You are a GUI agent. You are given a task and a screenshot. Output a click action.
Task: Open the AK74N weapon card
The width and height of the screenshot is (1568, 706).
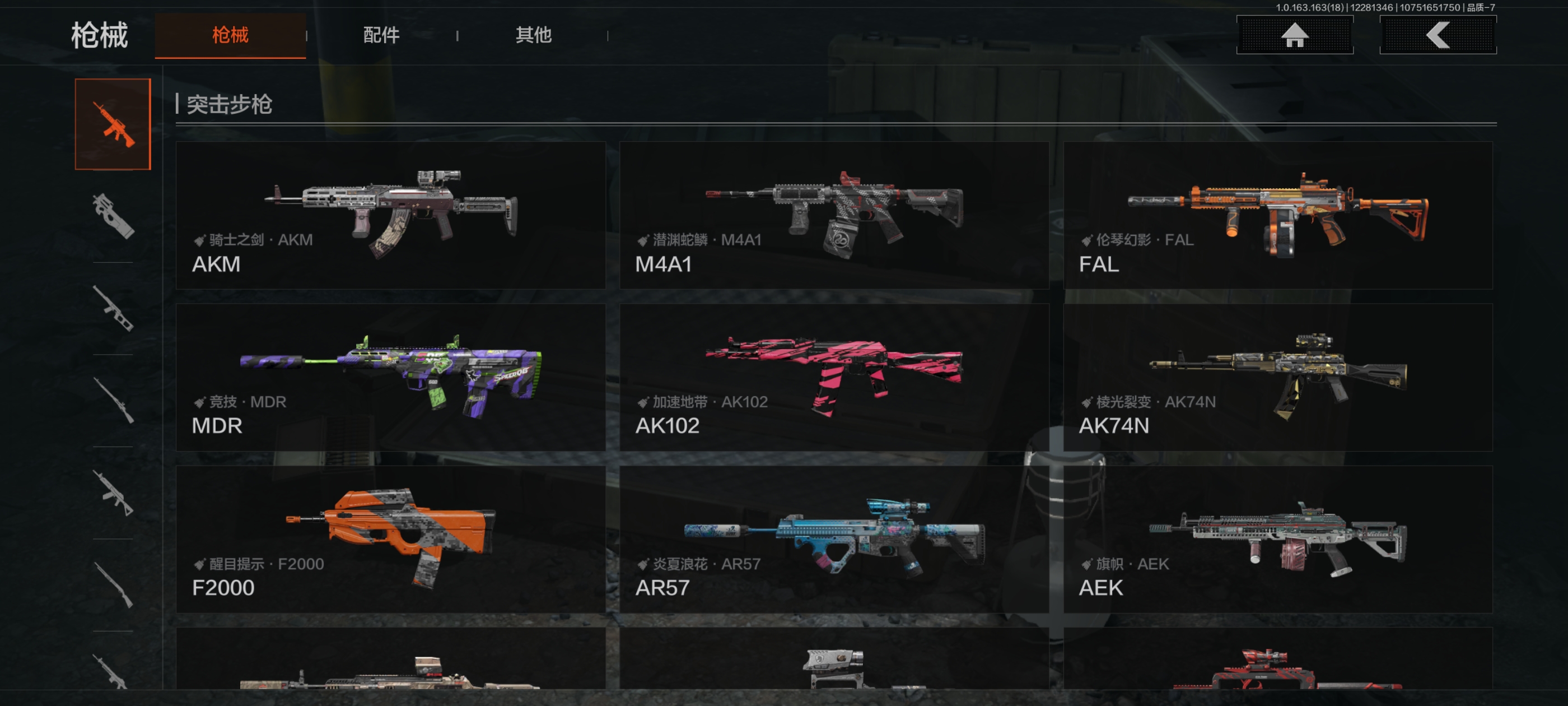1278,377
